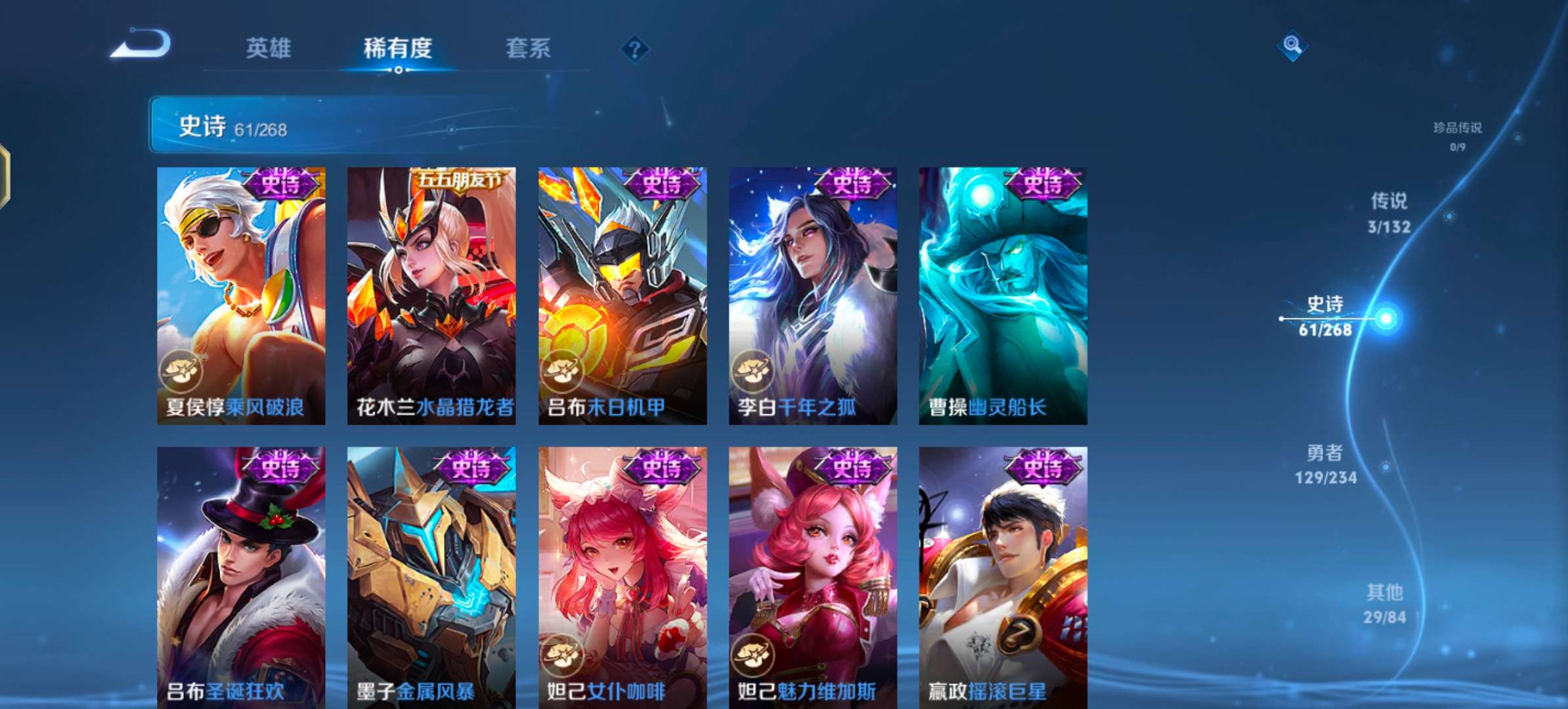
Task: Click the back arrow button
Action: 141,45
